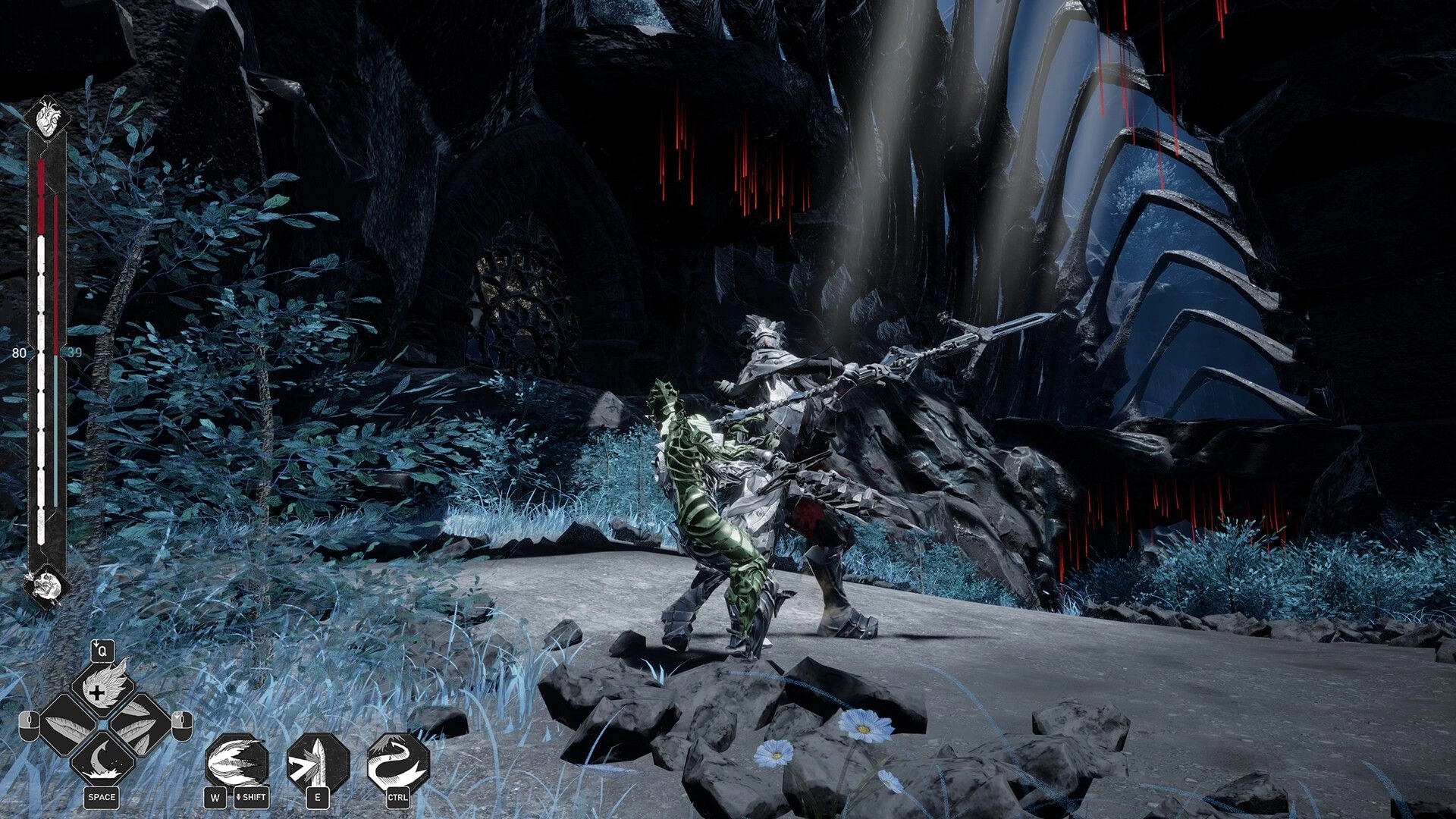Click the left mouse button prompt icon
Viewport: 1456px width, 819px height.
coord(29,726)
